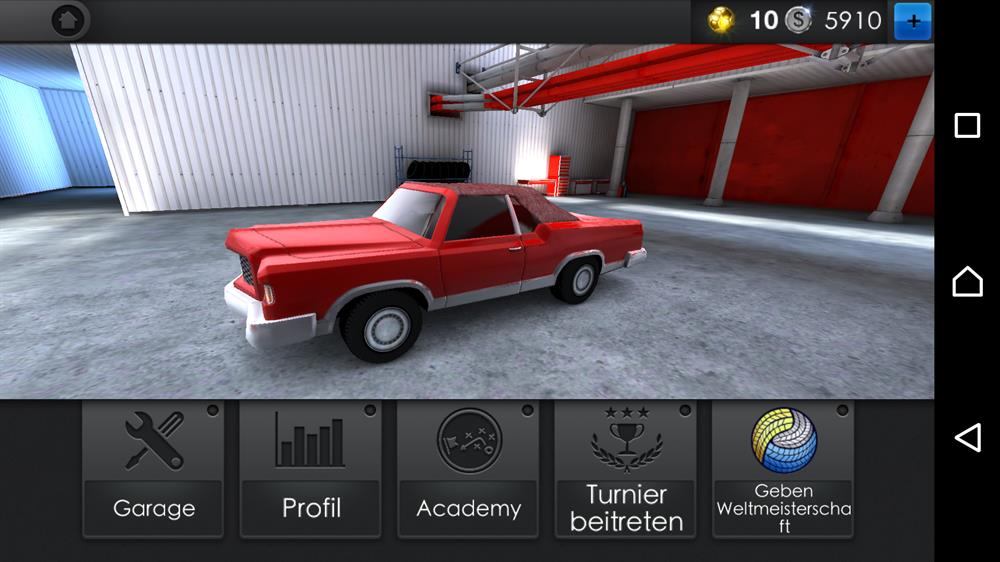Open Android recent apps square

[967, 125]
